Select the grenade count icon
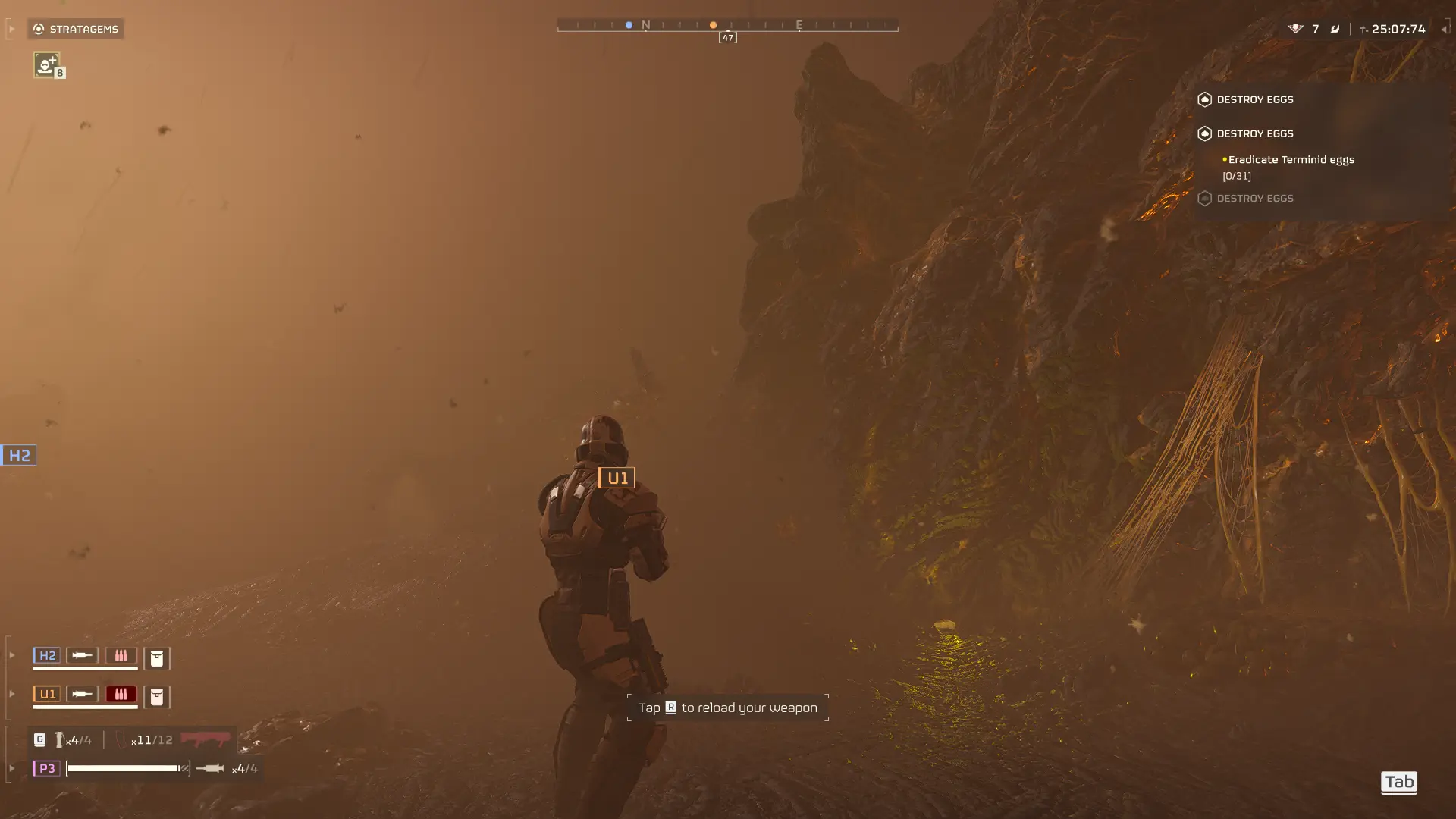This screenshot has height=819, width=1456. [59, 739]
